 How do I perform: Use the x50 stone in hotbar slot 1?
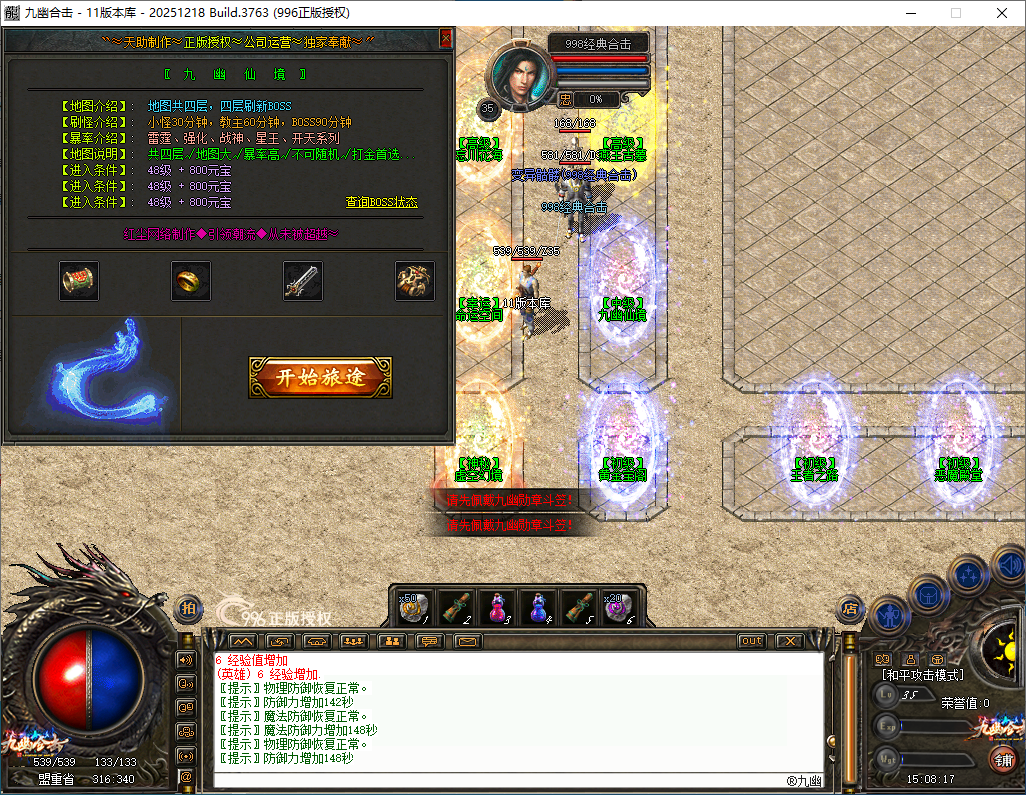tap(416, 606)
